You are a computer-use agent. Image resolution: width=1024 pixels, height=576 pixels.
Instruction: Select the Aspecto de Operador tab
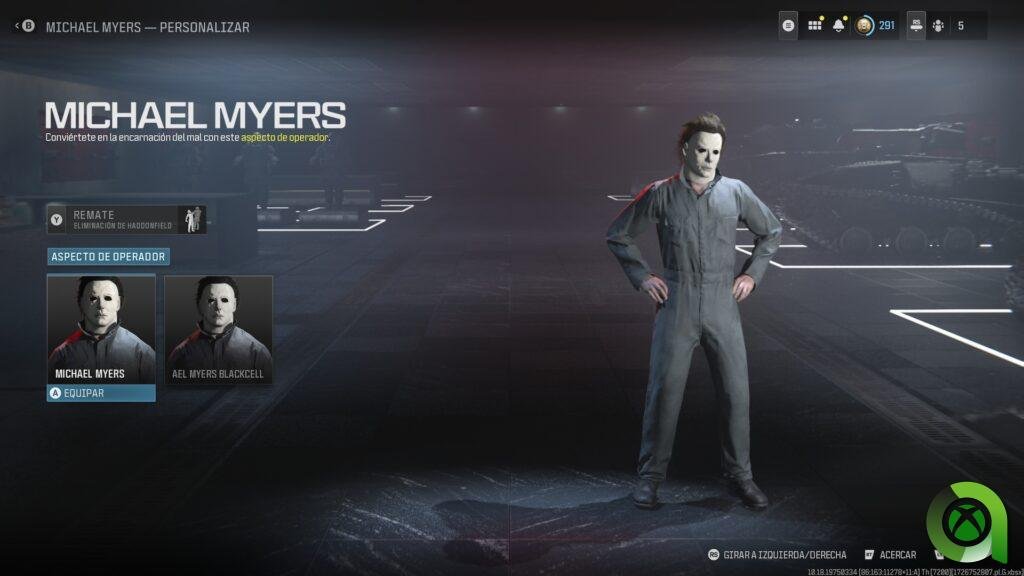pyautogui.click(x=109, y=257)
